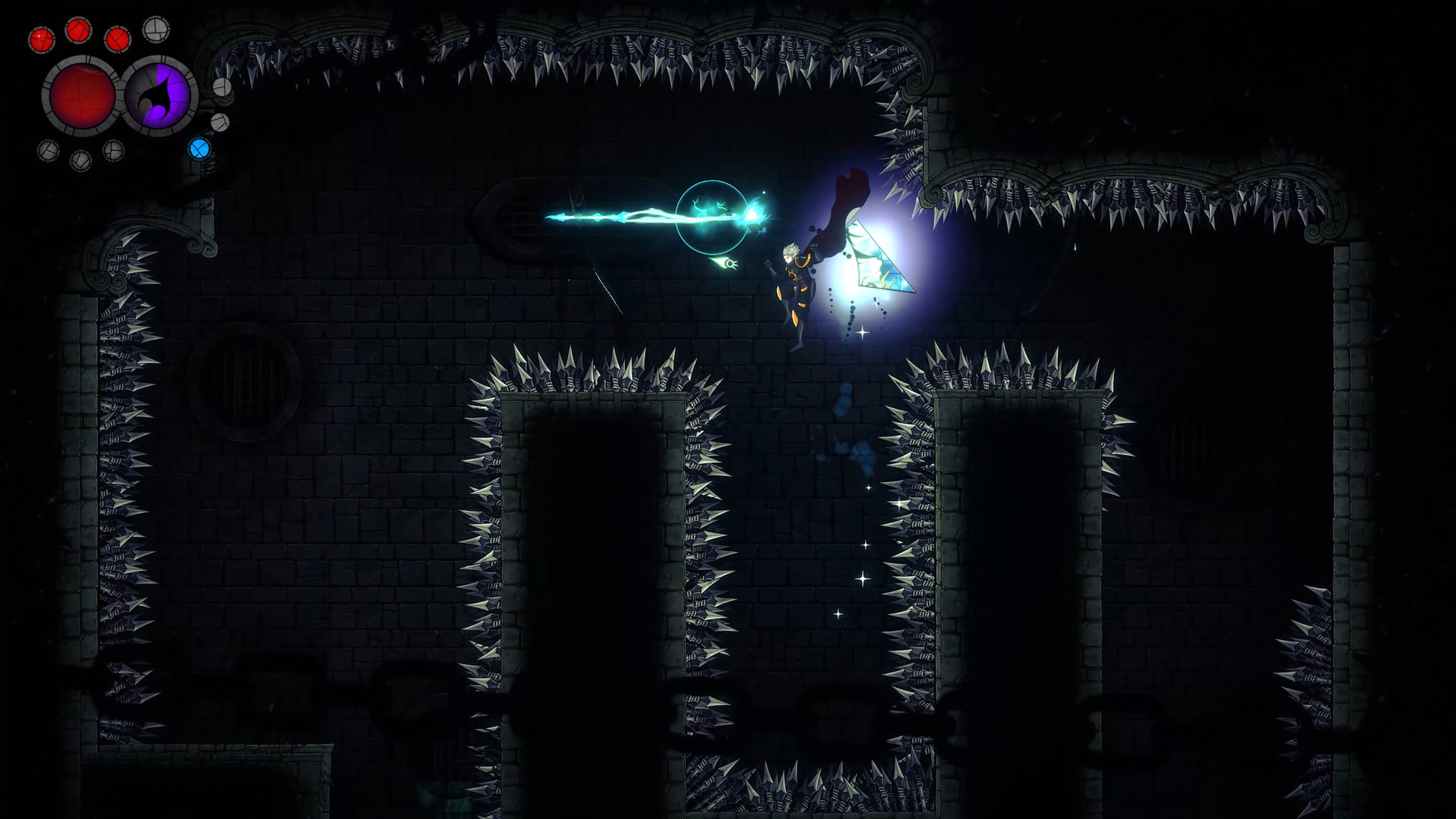Toggle the leftmost small grey orb below health

[x=49, y=150]
